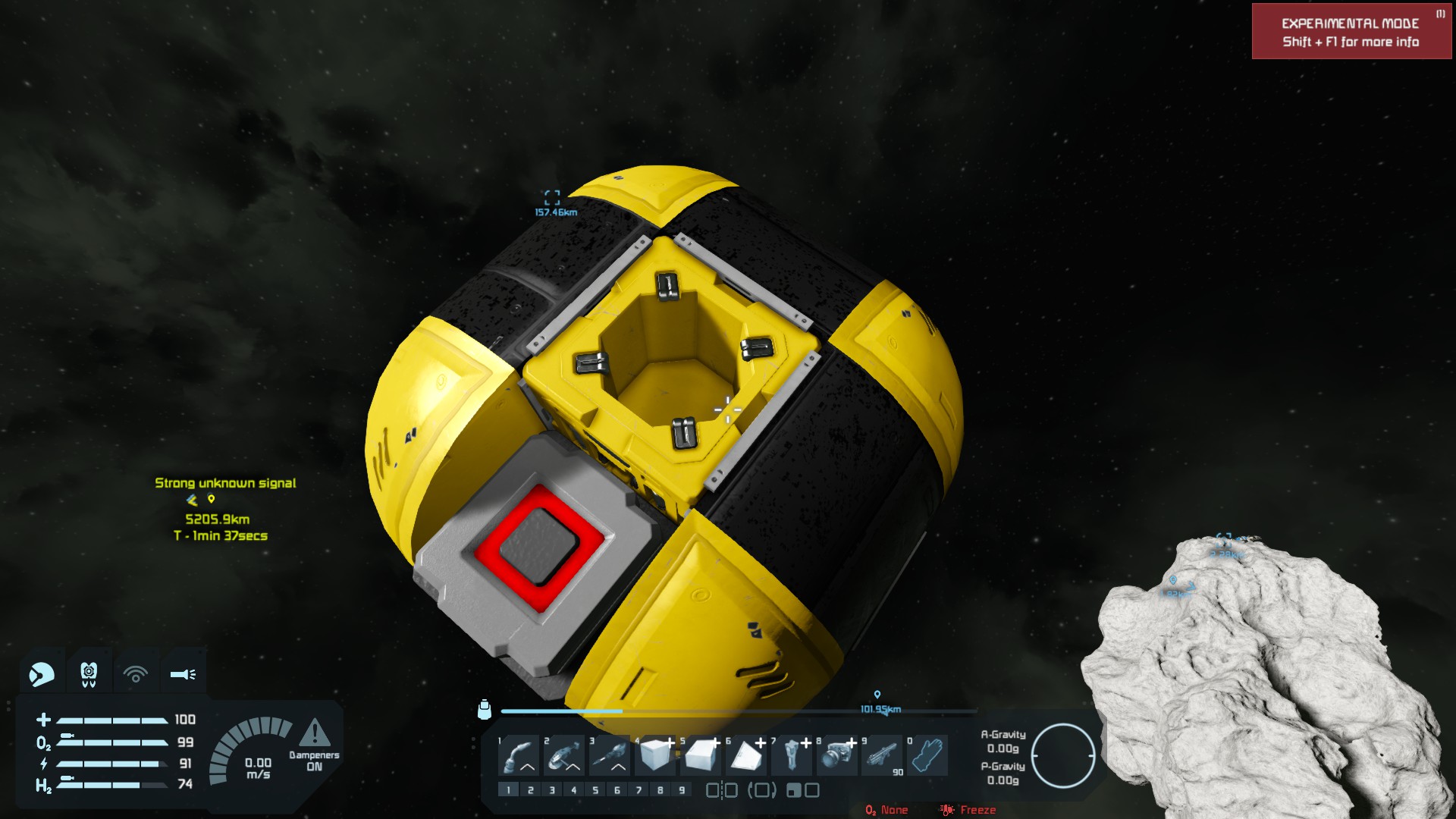Click the small and large block size icon

click(802, 790)
